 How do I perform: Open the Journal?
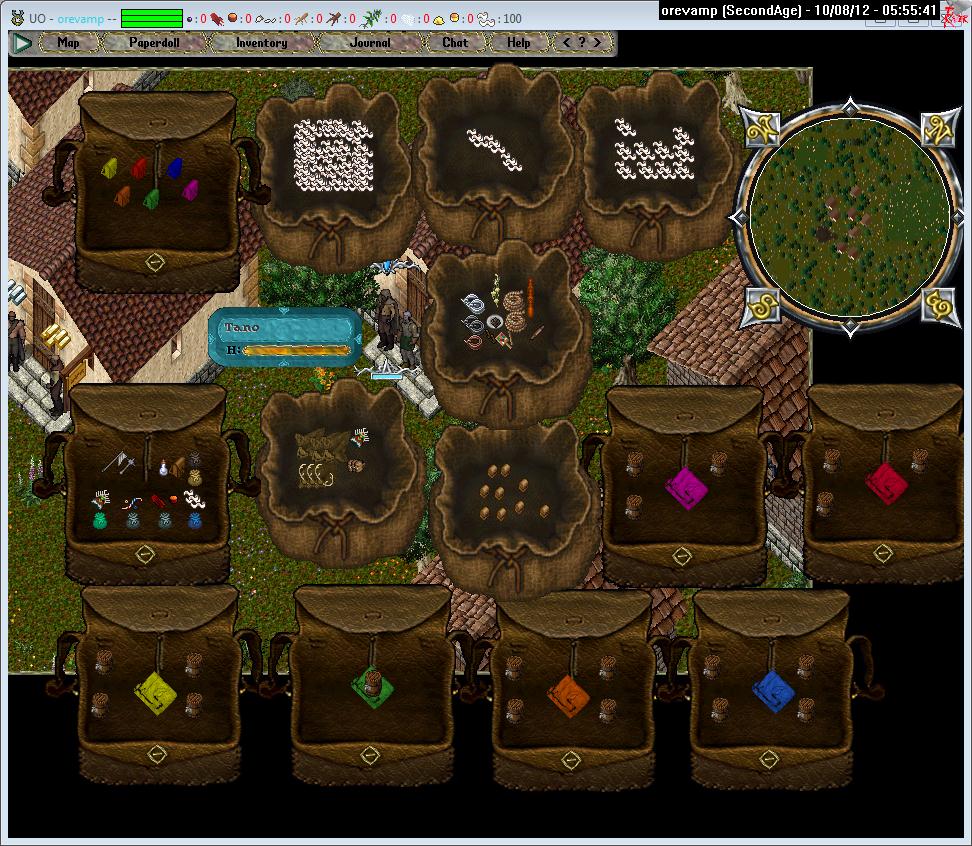[371, 43]
